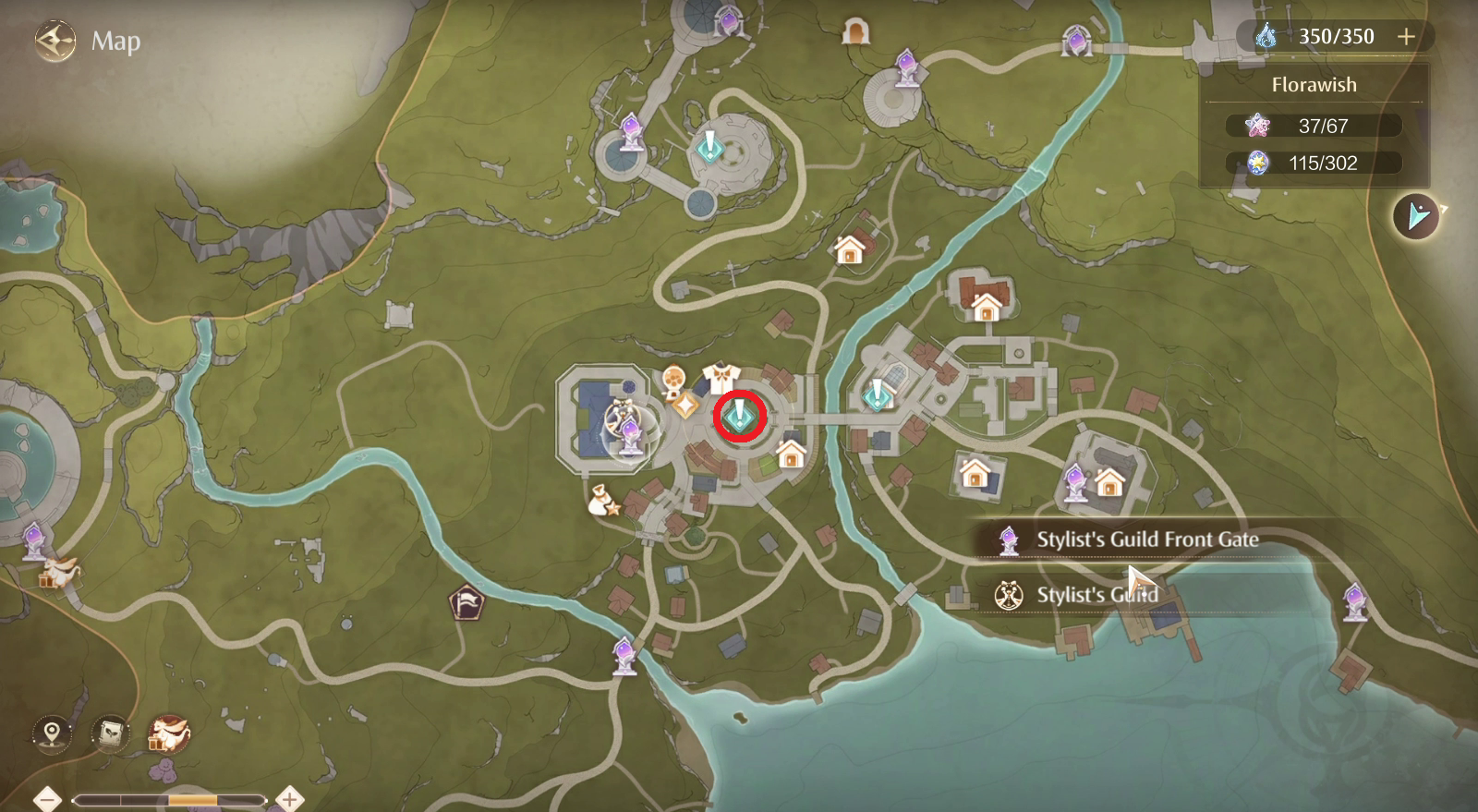This screenshot has width=1478, height=812.
Task: Toggle the creature with gift tracker icon
Action: pyautogui.click(x=169, y=734)
